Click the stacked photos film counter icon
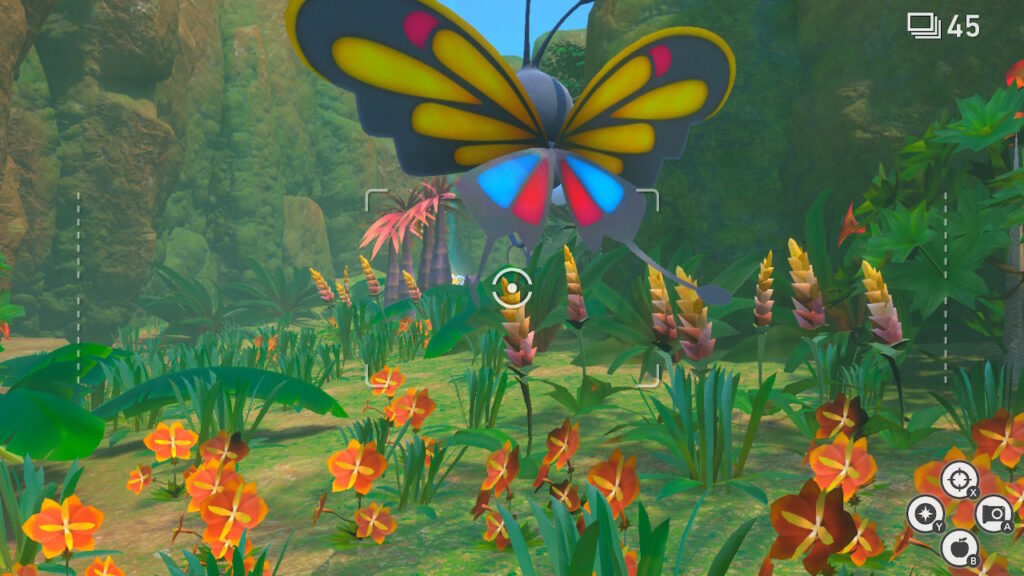 pos(923,26)
